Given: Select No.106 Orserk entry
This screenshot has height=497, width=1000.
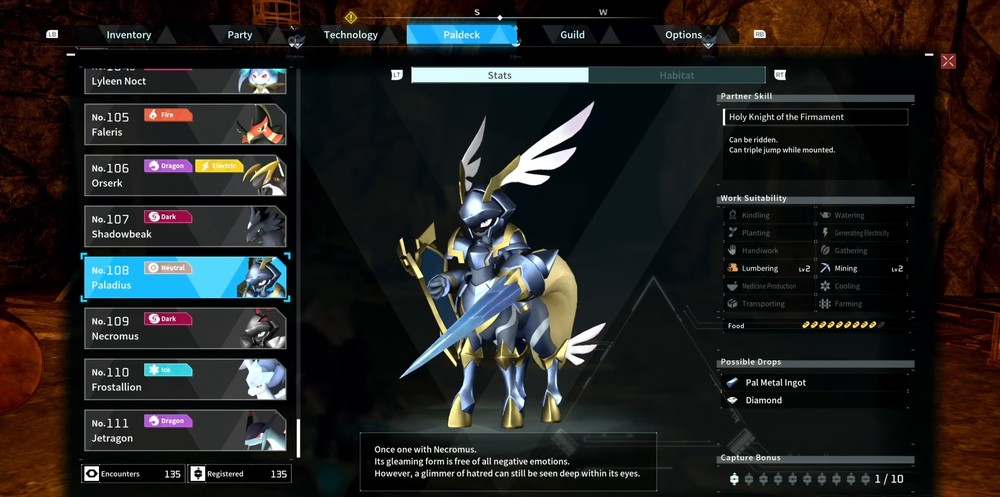Looking at the screenshot, I should coord(185,176).
